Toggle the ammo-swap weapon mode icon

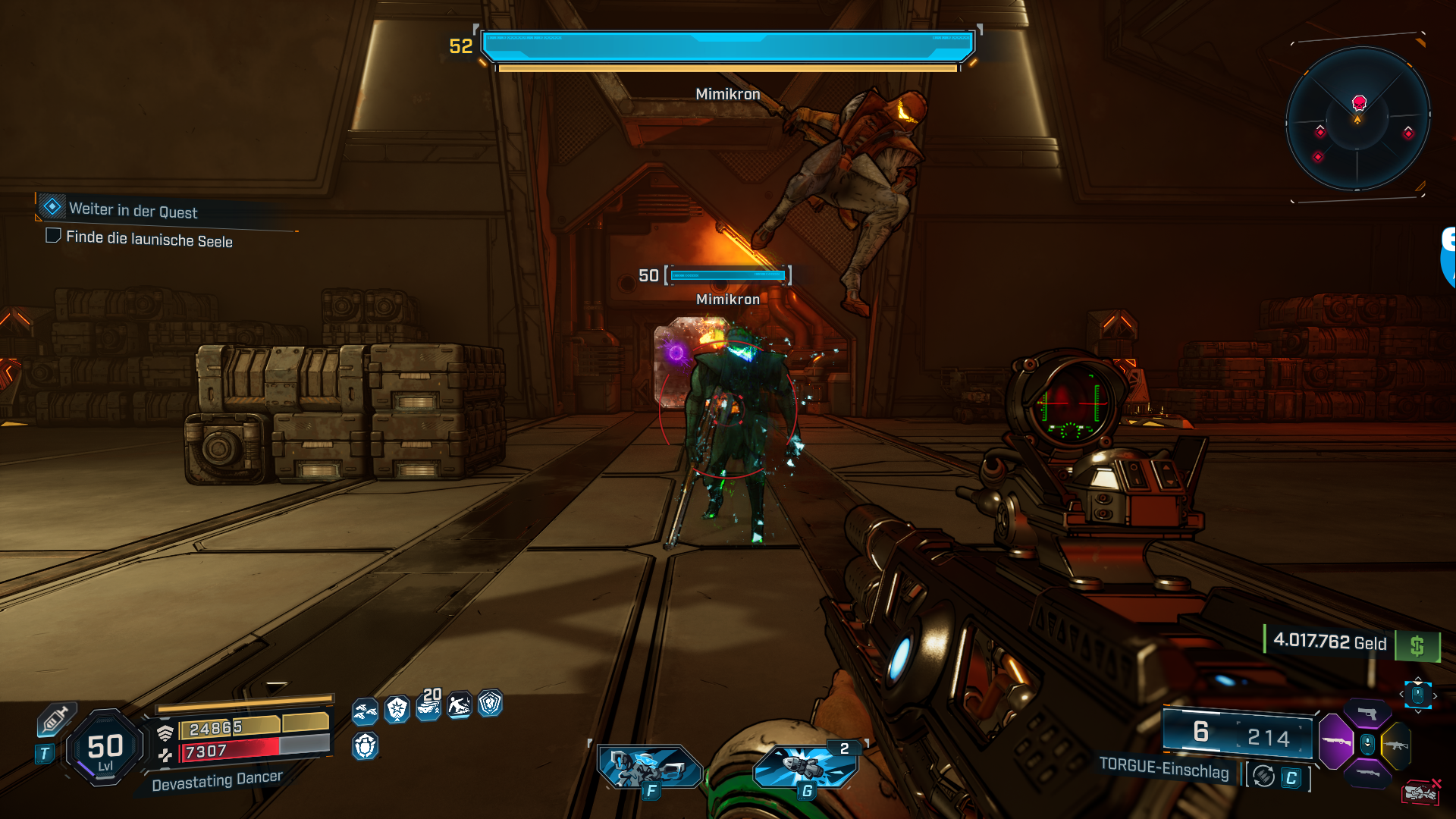(1263, 776)
